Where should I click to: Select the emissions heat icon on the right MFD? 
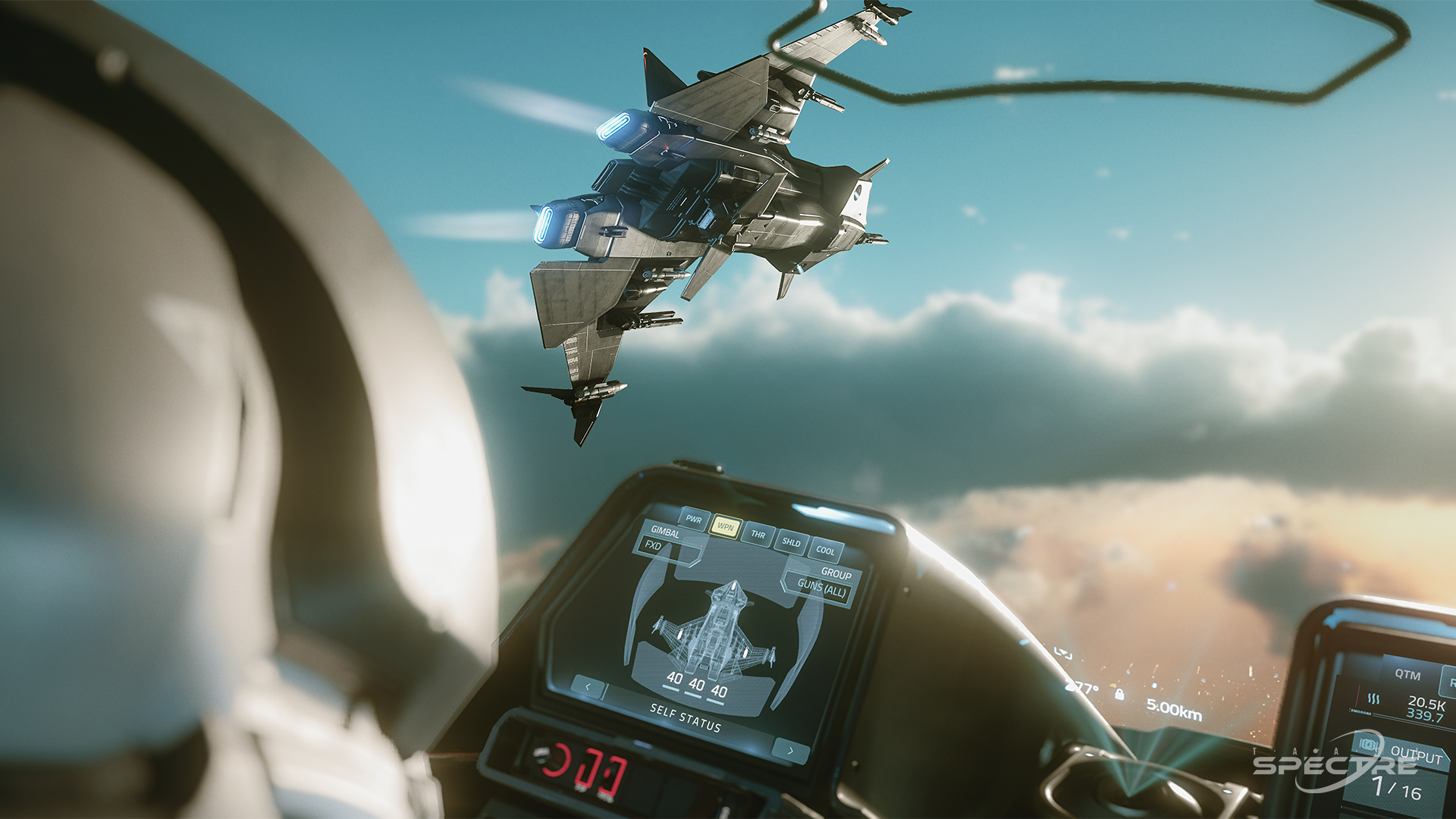pyautogui.click(x=1375, y=699)
